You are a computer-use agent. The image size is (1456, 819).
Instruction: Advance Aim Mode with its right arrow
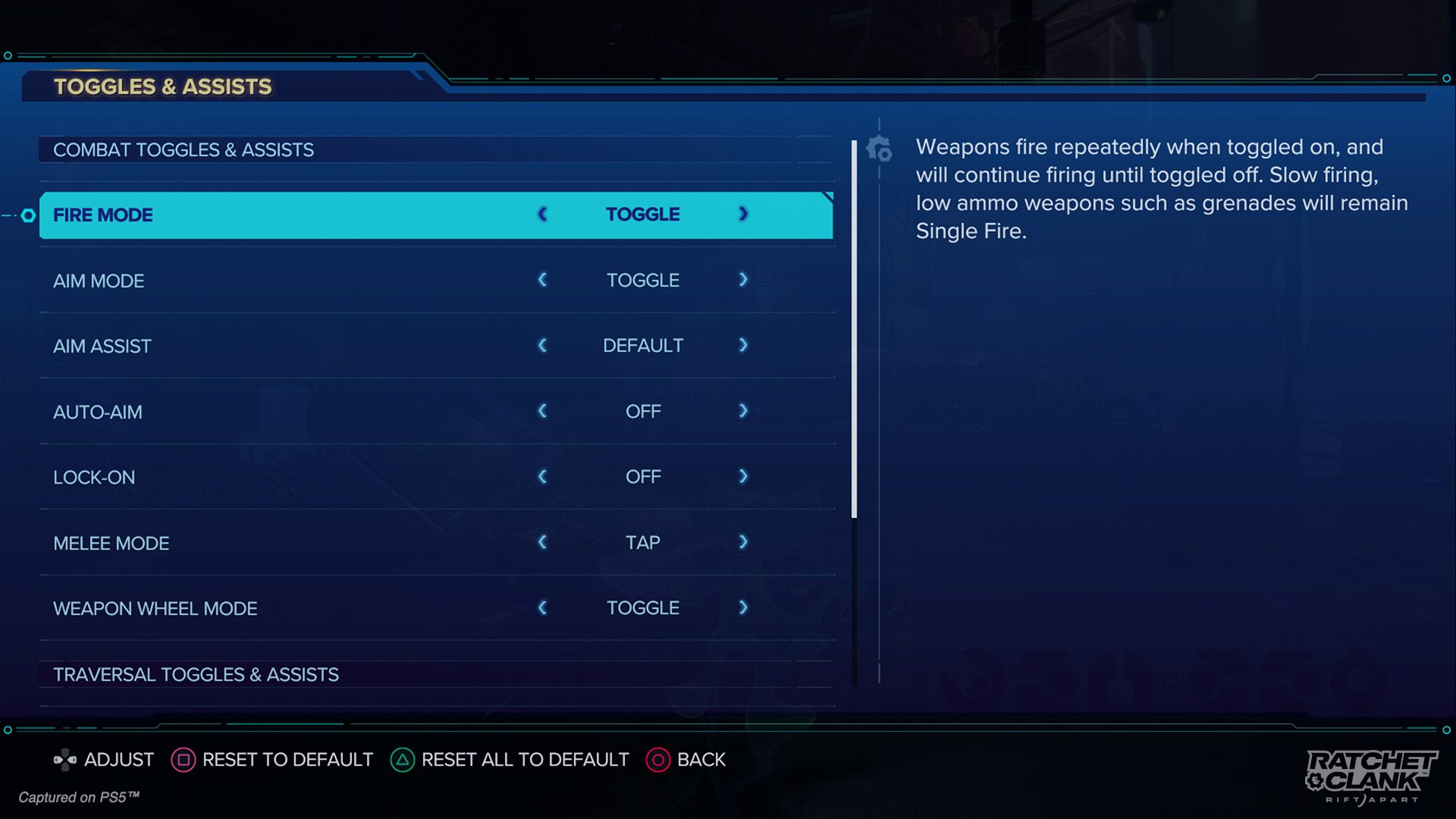coord(743,280)
